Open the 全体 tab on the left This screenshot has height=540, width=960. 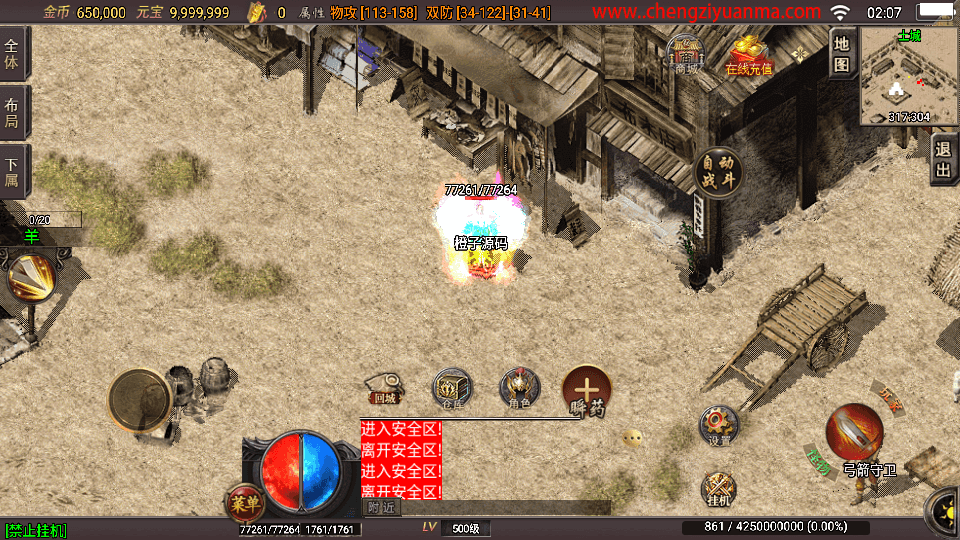pos(13,54)
